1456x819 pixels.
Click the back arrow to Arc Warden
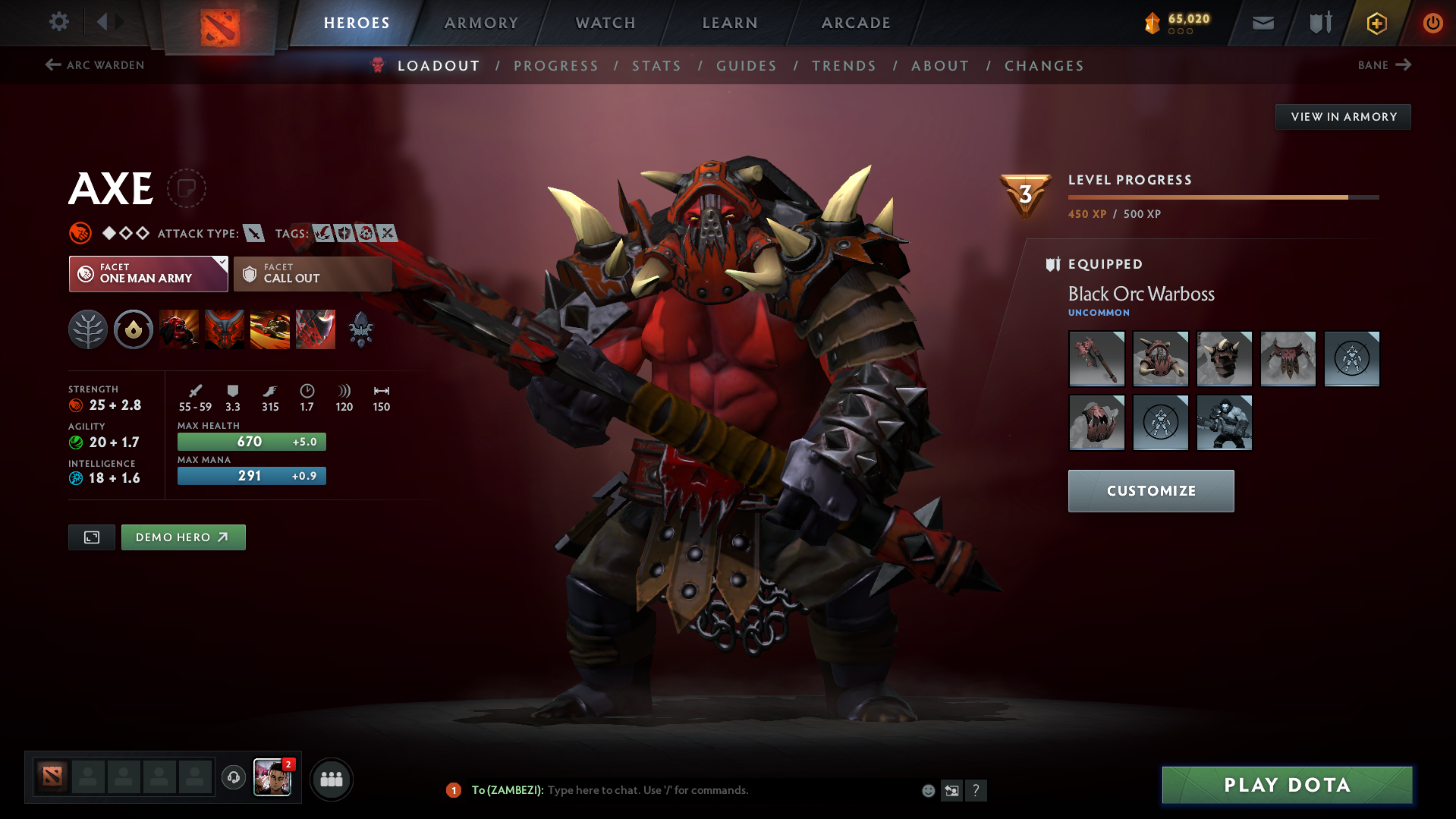52,65
